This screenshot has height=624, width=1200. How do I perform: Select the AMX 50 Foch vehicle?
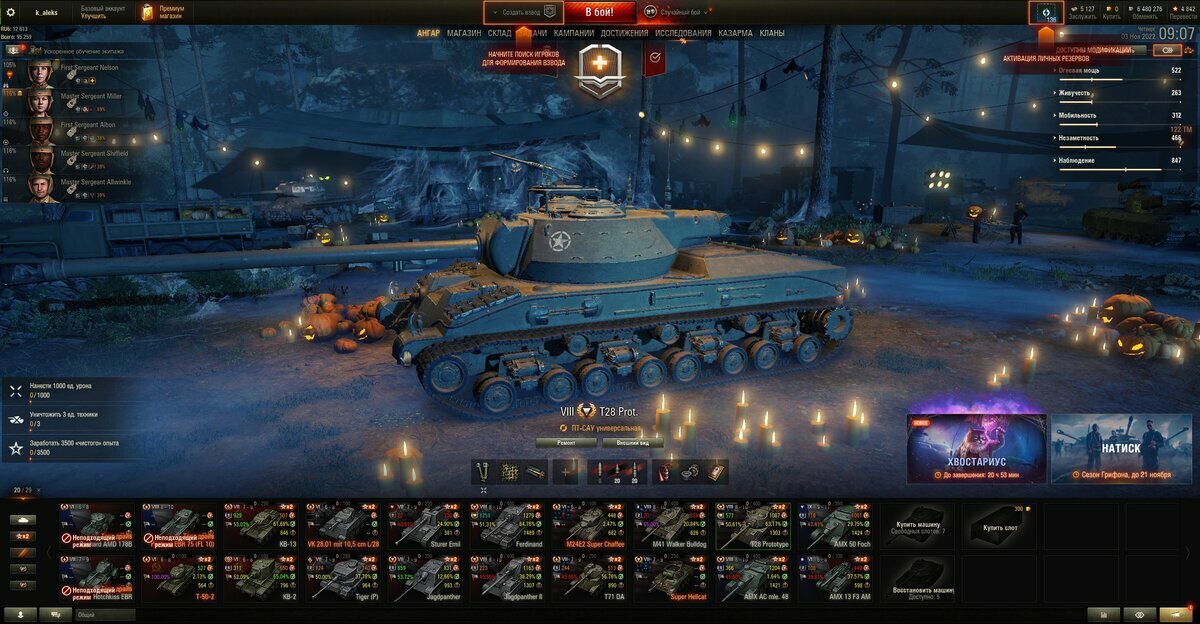(x=835, y=526)
